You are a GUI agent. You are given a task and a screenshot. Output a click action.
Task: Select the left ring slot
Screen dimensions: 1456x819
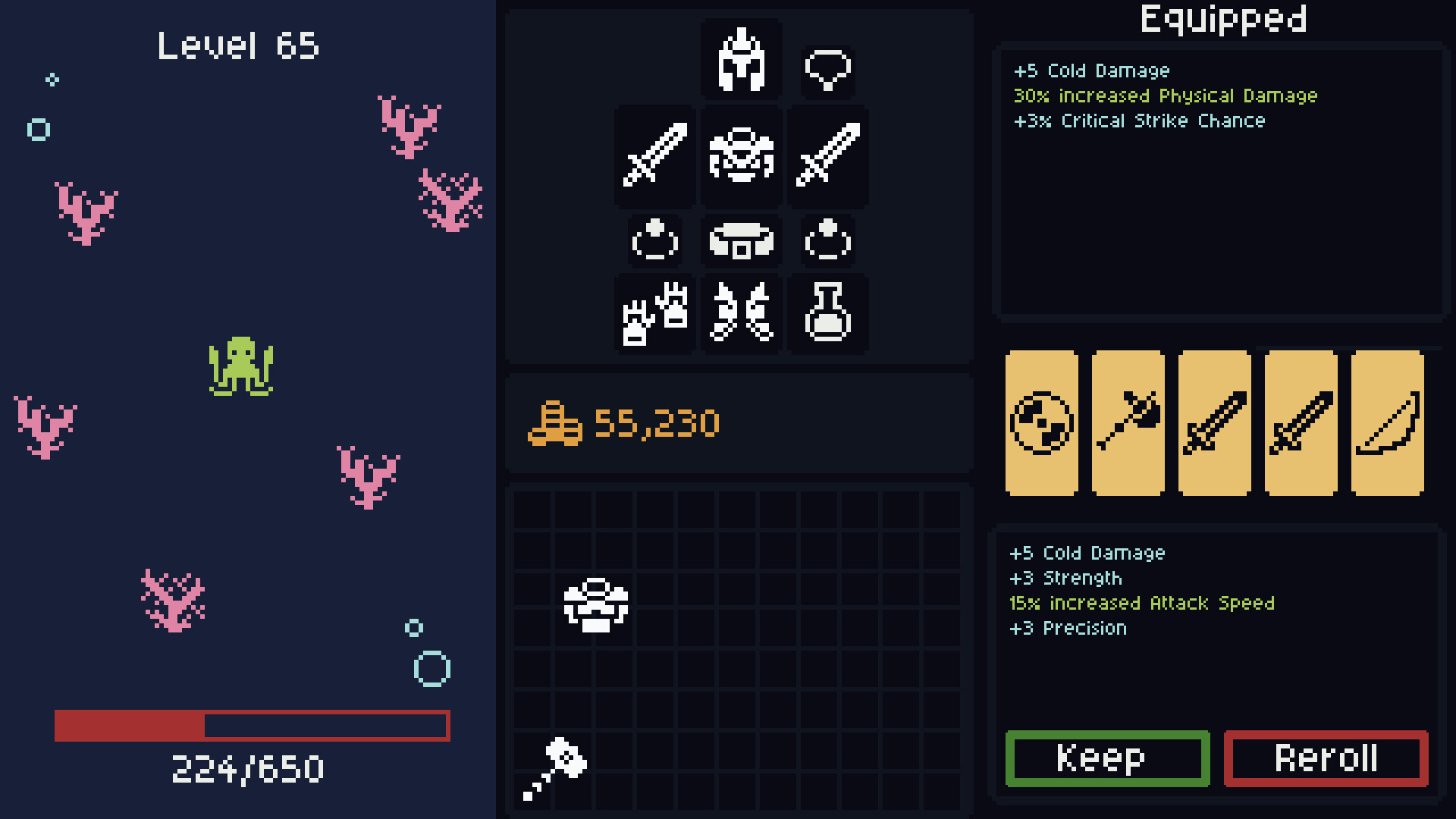click(654, 241)
